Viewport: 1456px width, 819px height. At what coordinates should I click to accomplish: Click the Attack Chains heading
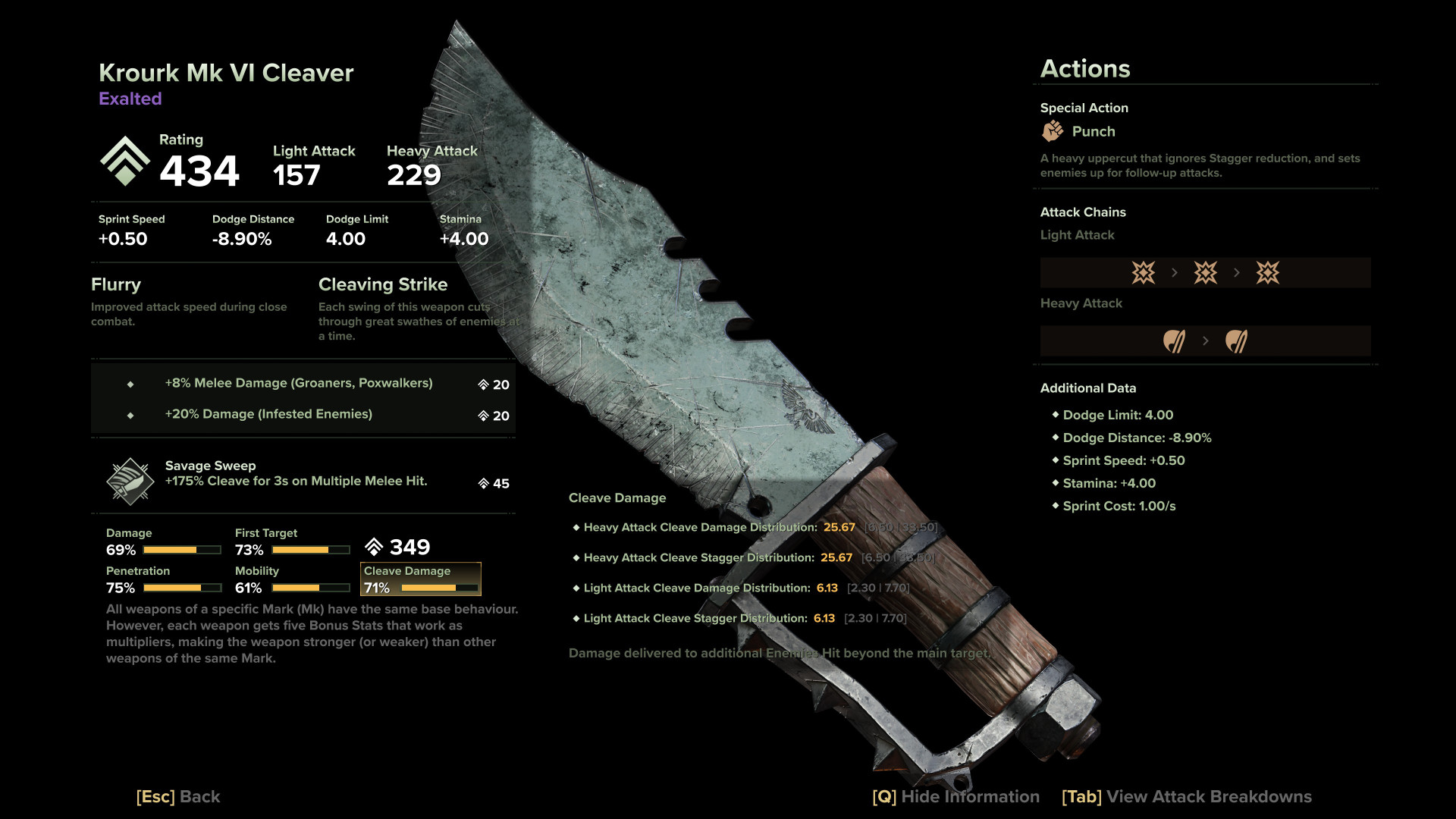pyautogui.click(x=1084, y=212)
